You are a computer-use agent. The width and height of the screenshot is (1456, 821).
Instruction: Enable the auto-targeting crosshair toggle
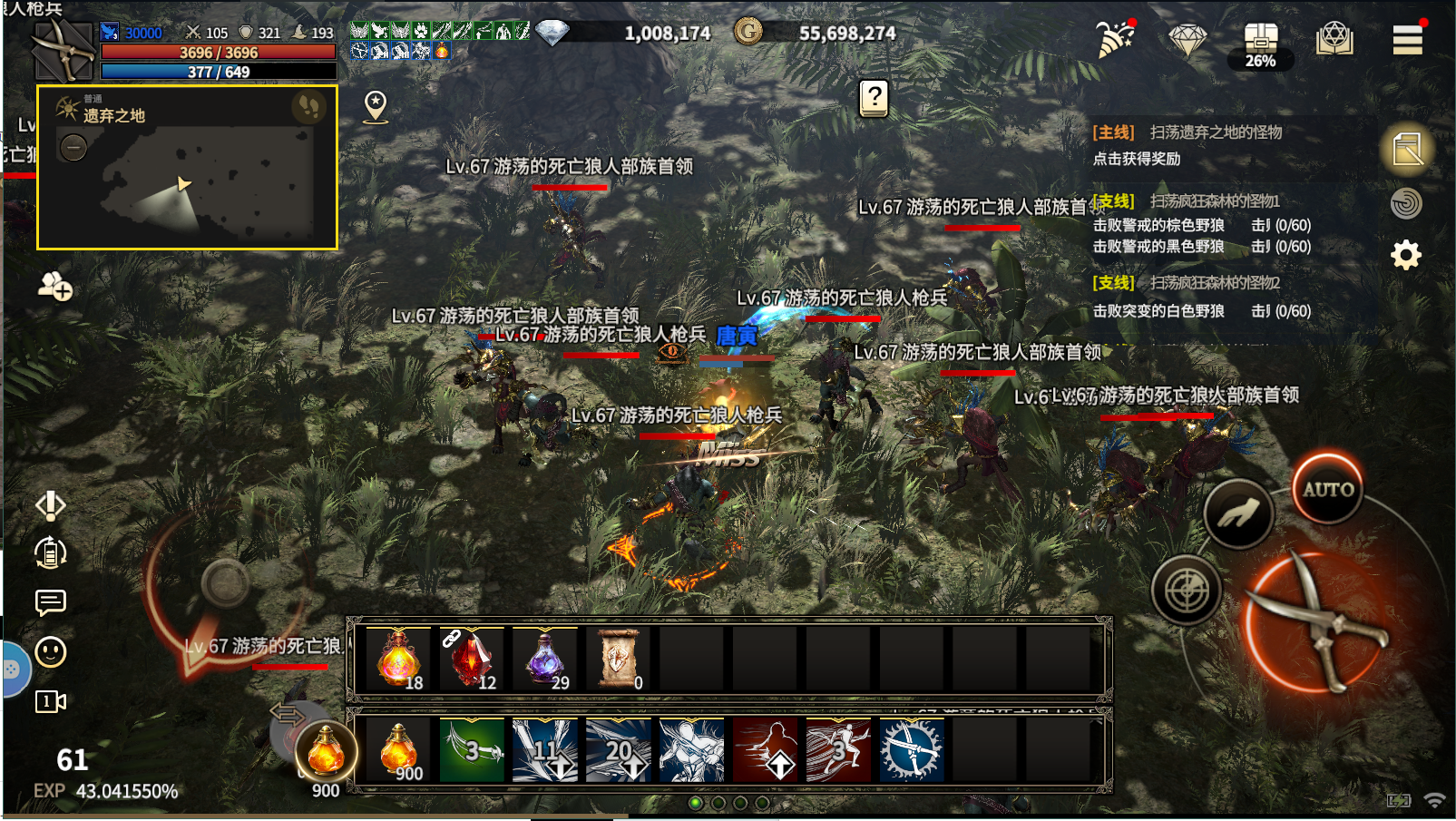click(1187, 591)
